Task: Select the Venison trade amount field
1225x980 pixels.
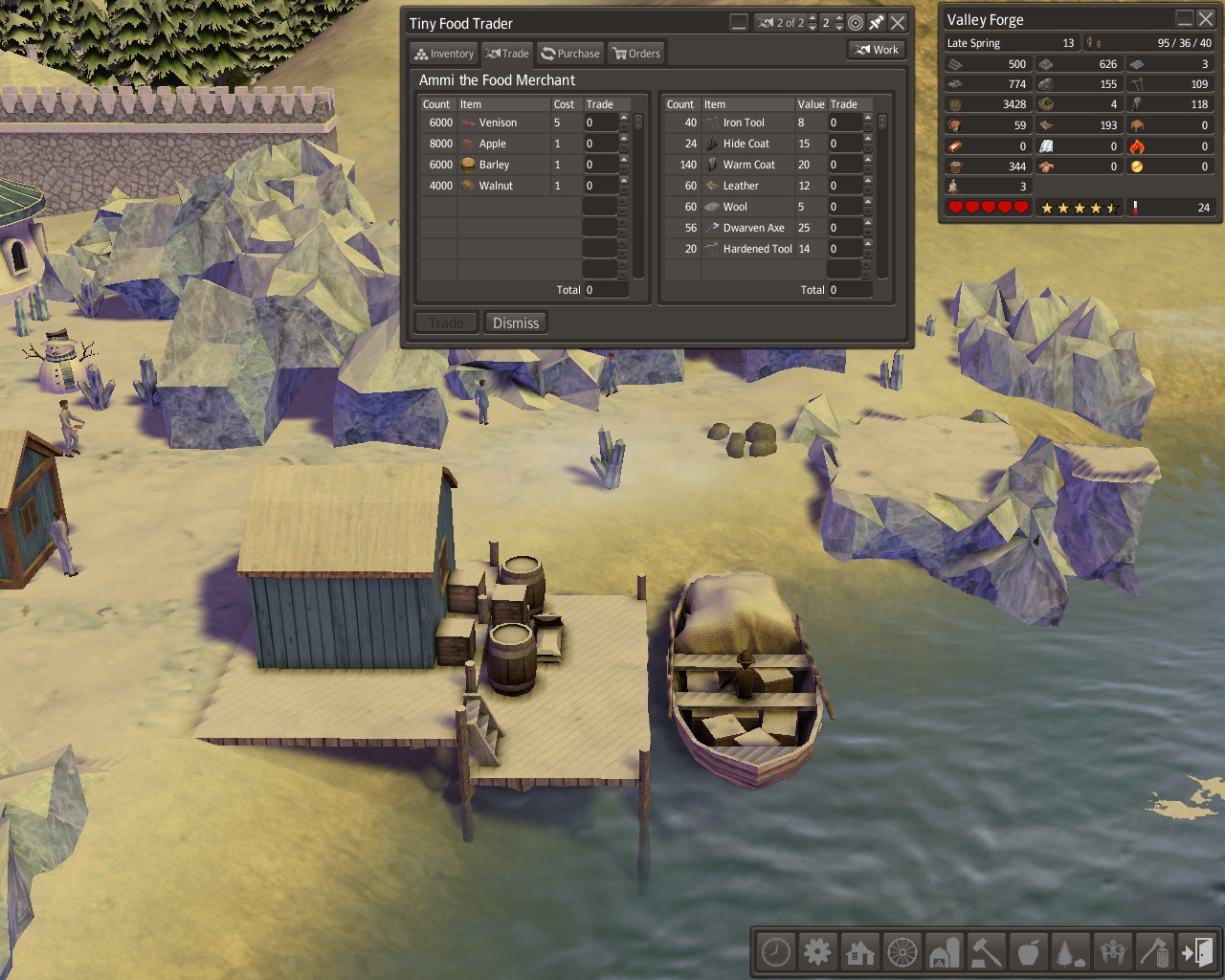Action: click(x=600, y=122)
